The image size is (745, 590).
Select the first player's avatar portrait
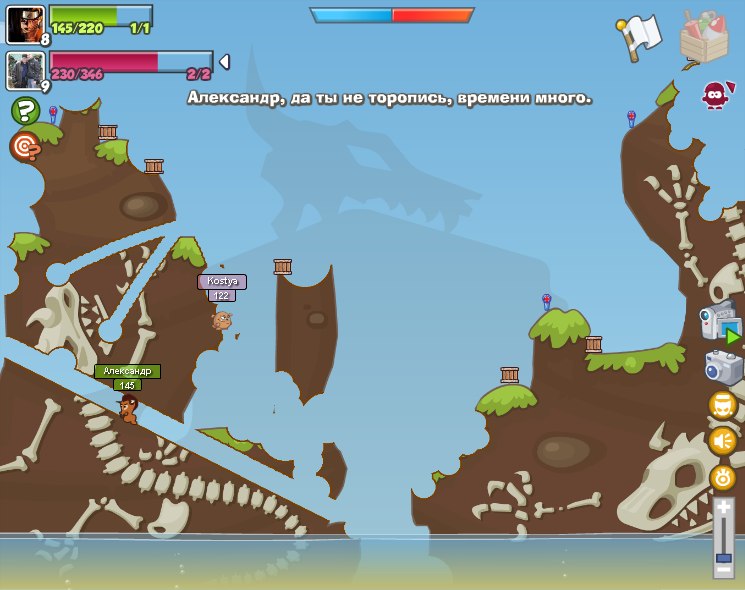point(24,24)
